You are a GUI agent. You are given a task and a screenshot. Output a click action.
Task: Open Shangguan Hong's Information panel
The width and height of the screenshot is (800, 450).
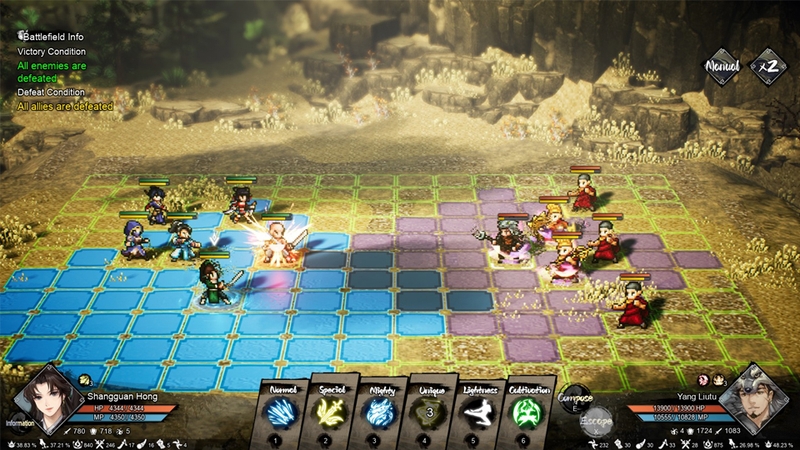[x=19, y=422]
